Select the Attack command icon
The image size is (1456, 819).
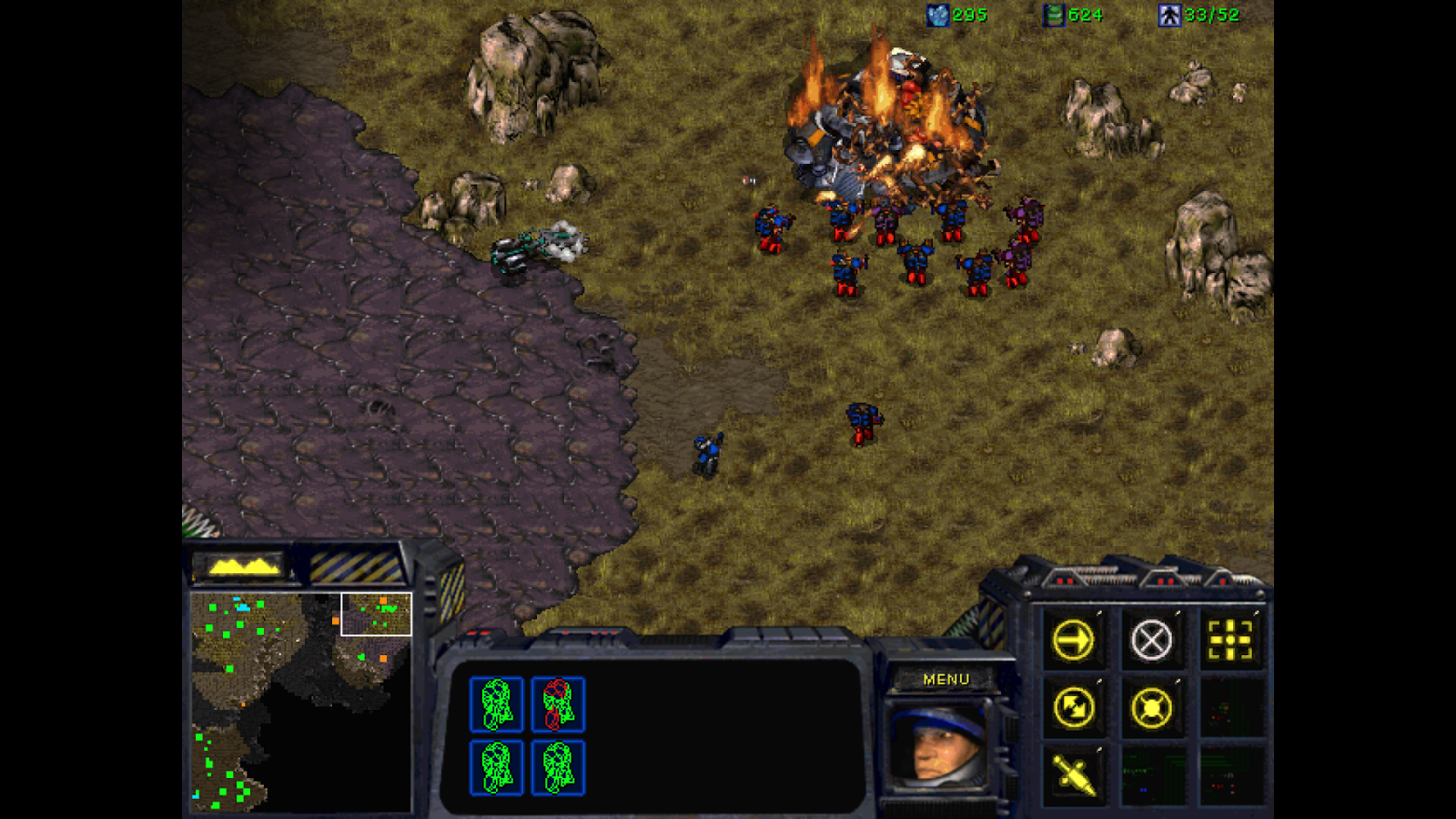click(1230, 640)
